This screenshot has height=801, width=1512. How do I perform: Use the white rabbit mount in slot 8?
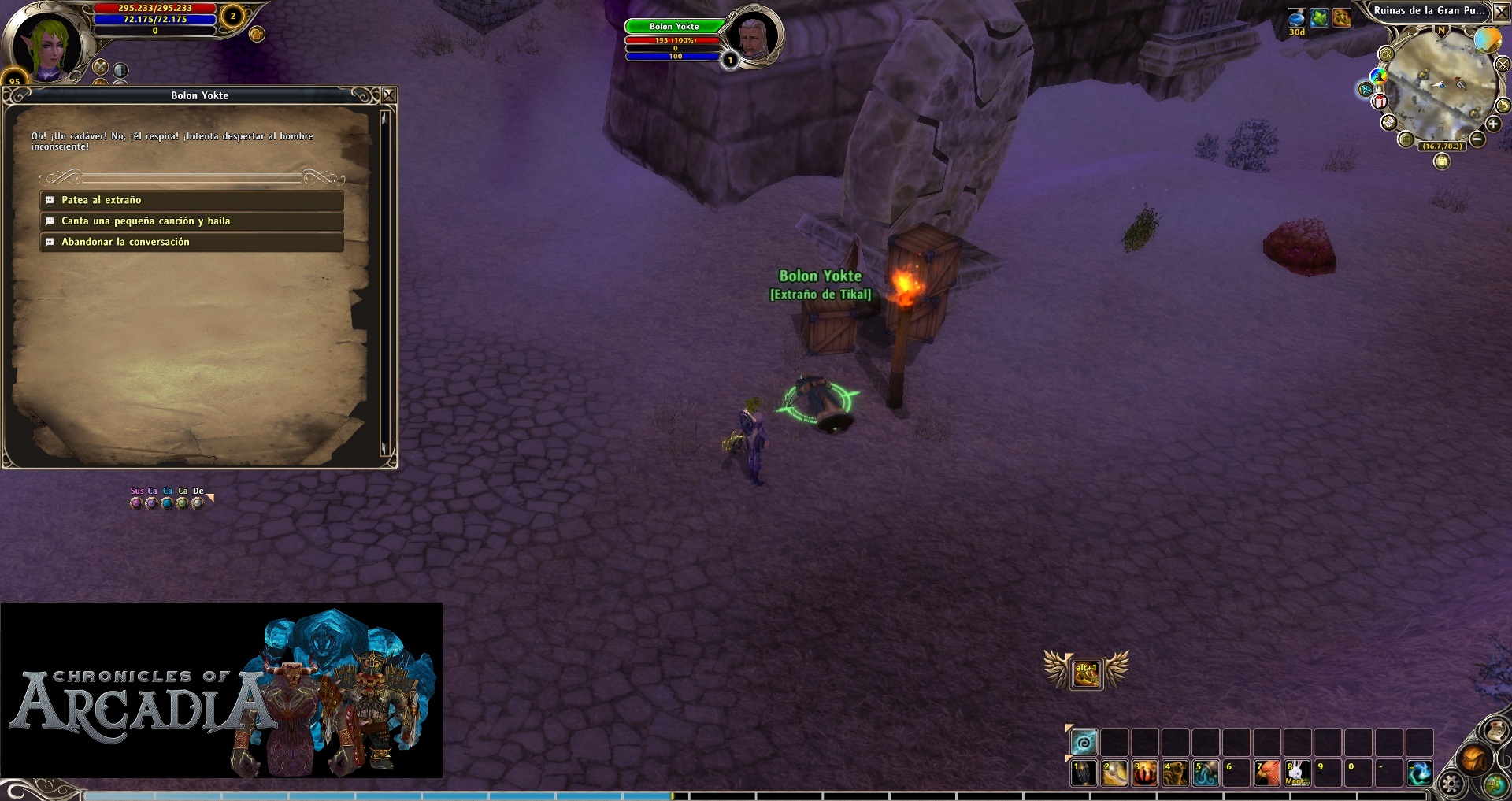[x=1297, y=773]
